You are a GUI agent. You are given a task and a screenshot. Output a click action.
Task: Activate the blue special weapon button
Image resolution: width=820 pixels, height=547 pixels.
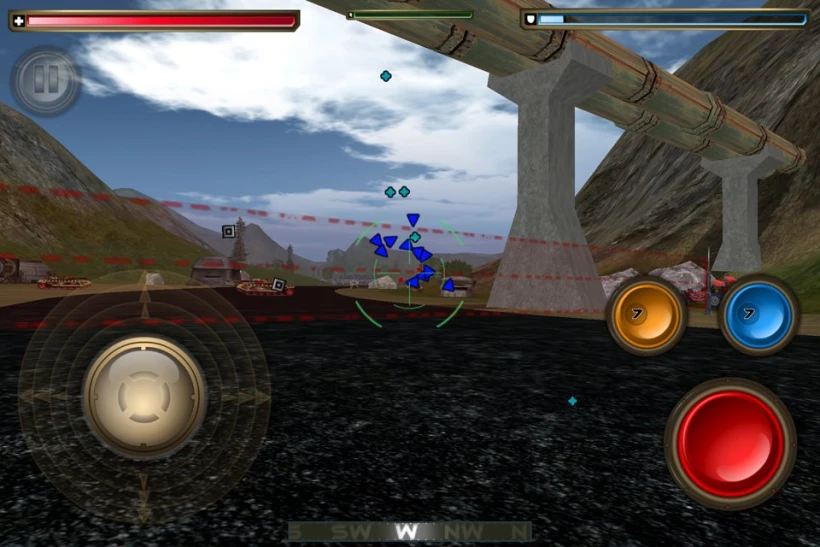759,315
